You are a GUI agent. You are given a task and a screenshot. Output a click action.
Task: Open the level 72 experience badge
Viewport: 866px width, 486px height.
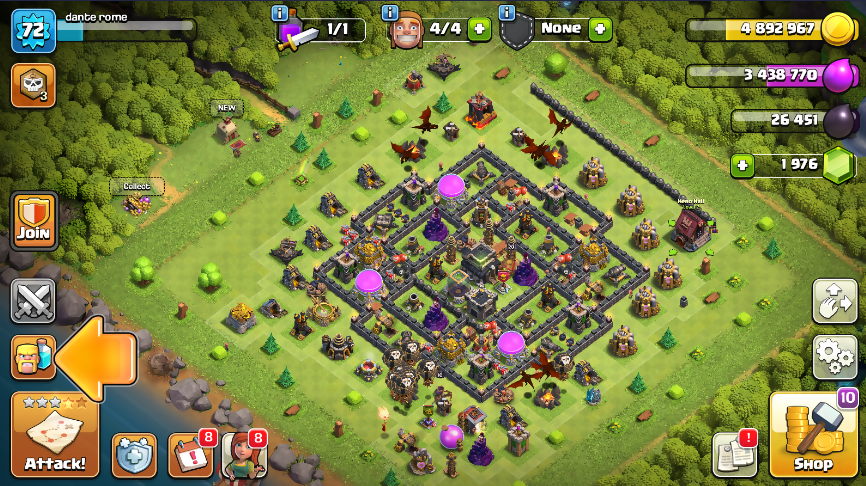(x=32, y=29)
